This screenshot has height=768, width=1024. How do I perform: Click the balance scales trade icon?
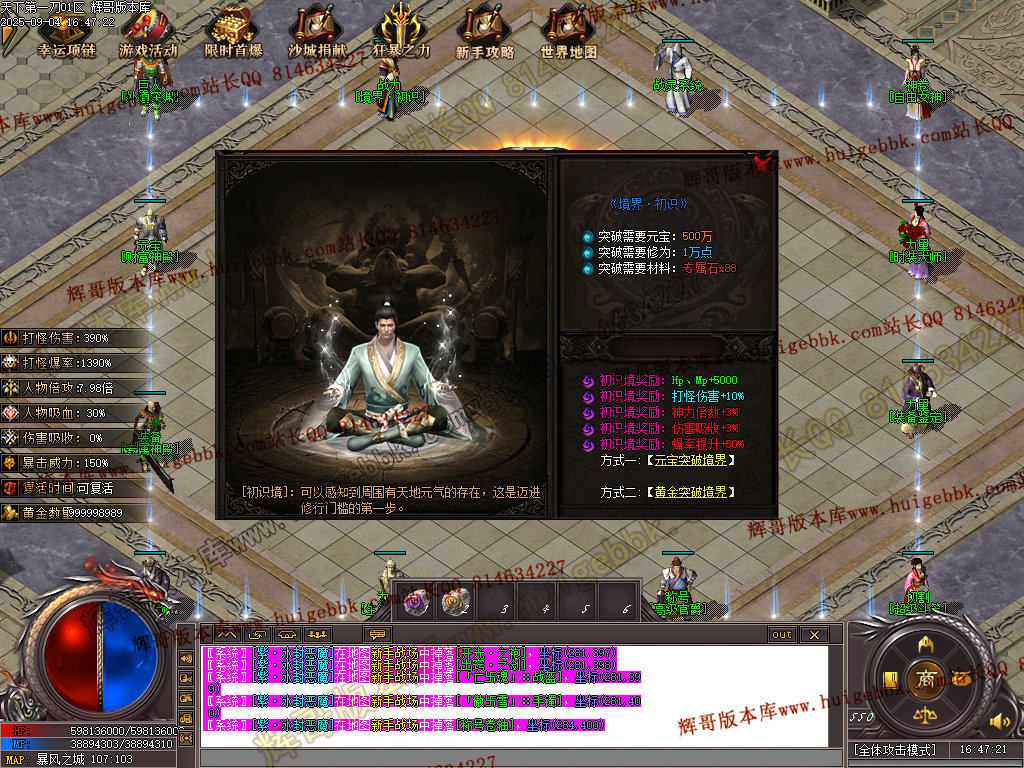(925, 716)
